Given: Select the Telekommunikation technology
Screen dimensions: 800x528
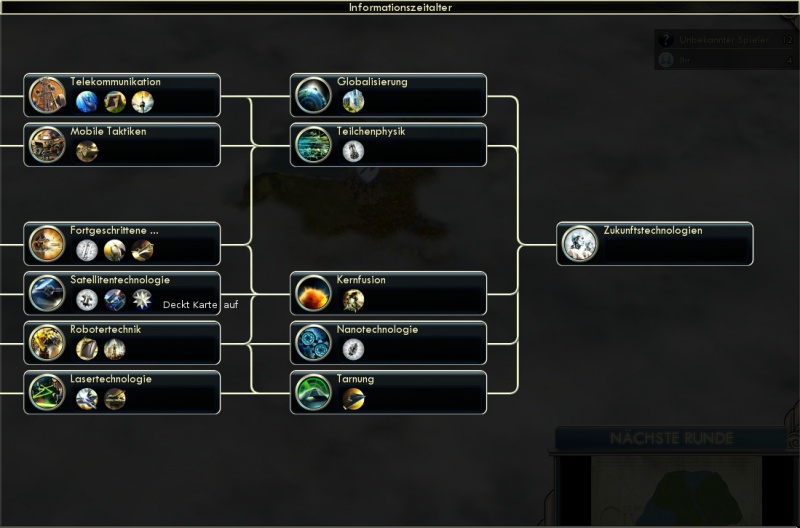Looking at the screenshot, I should (x=122, y=95).
